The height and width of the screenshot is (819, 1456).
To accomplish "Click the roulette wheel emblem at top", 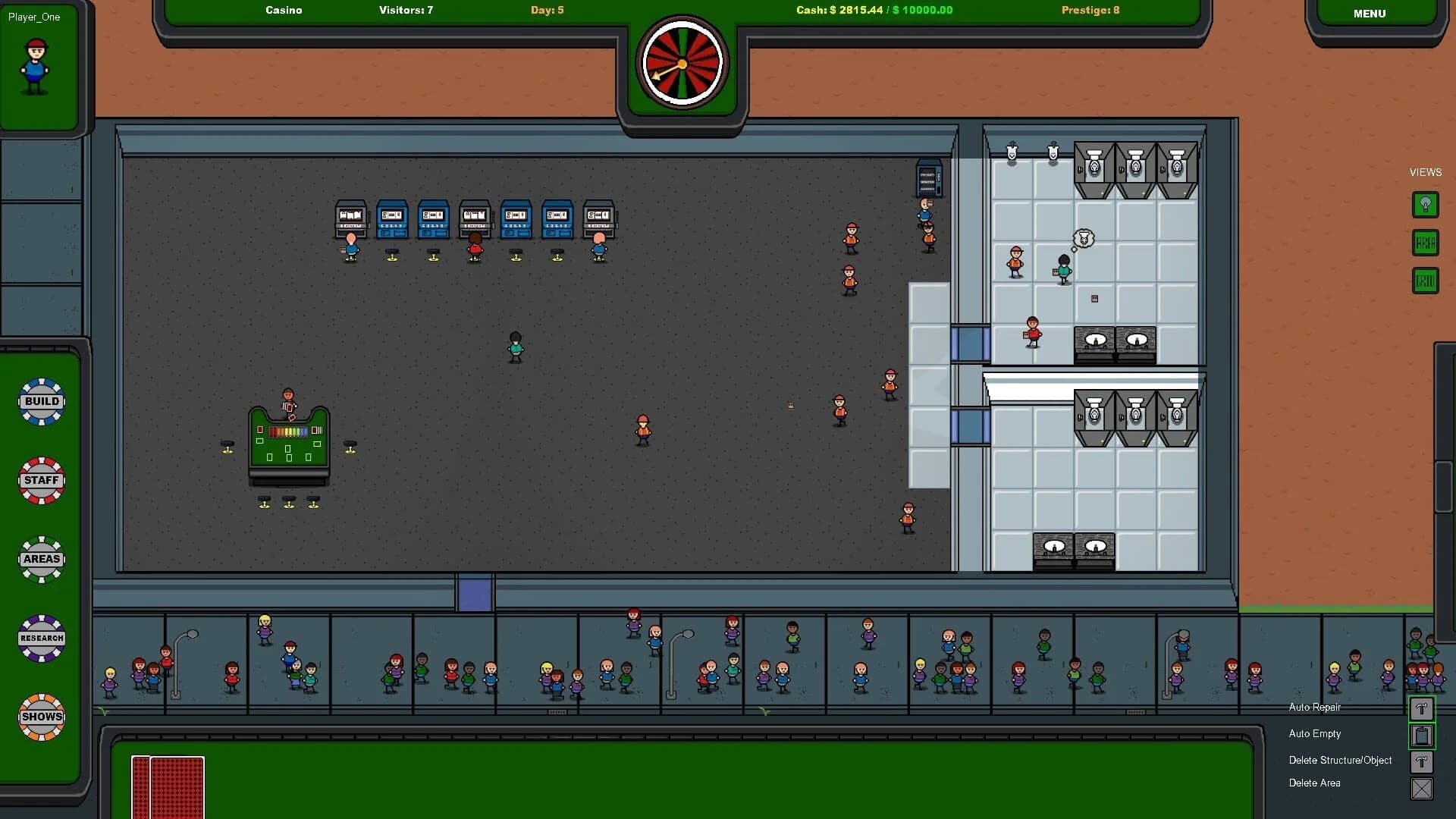I will point(681,62).
